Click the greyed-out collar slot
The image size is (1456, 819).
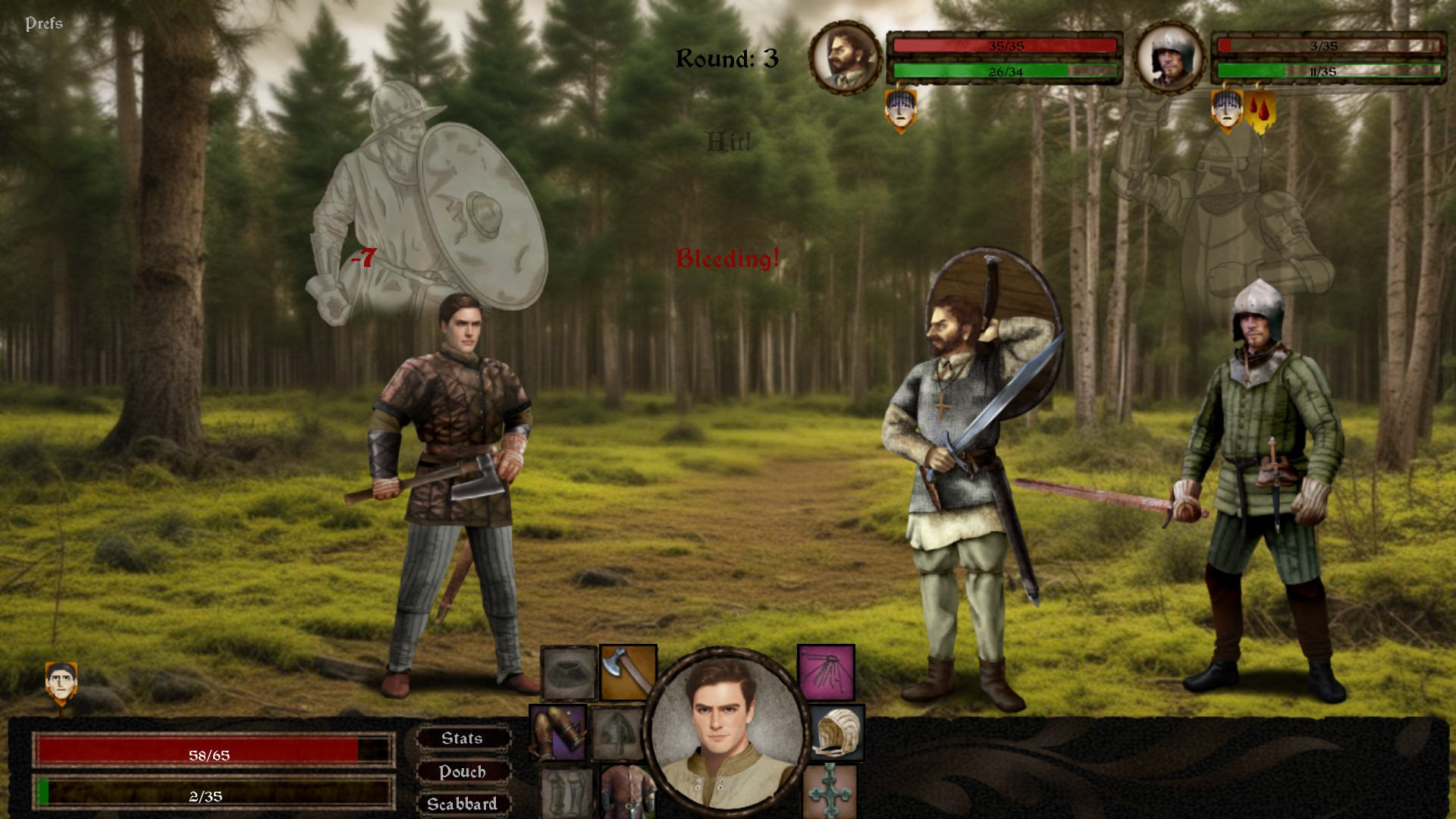coord(569,673)
